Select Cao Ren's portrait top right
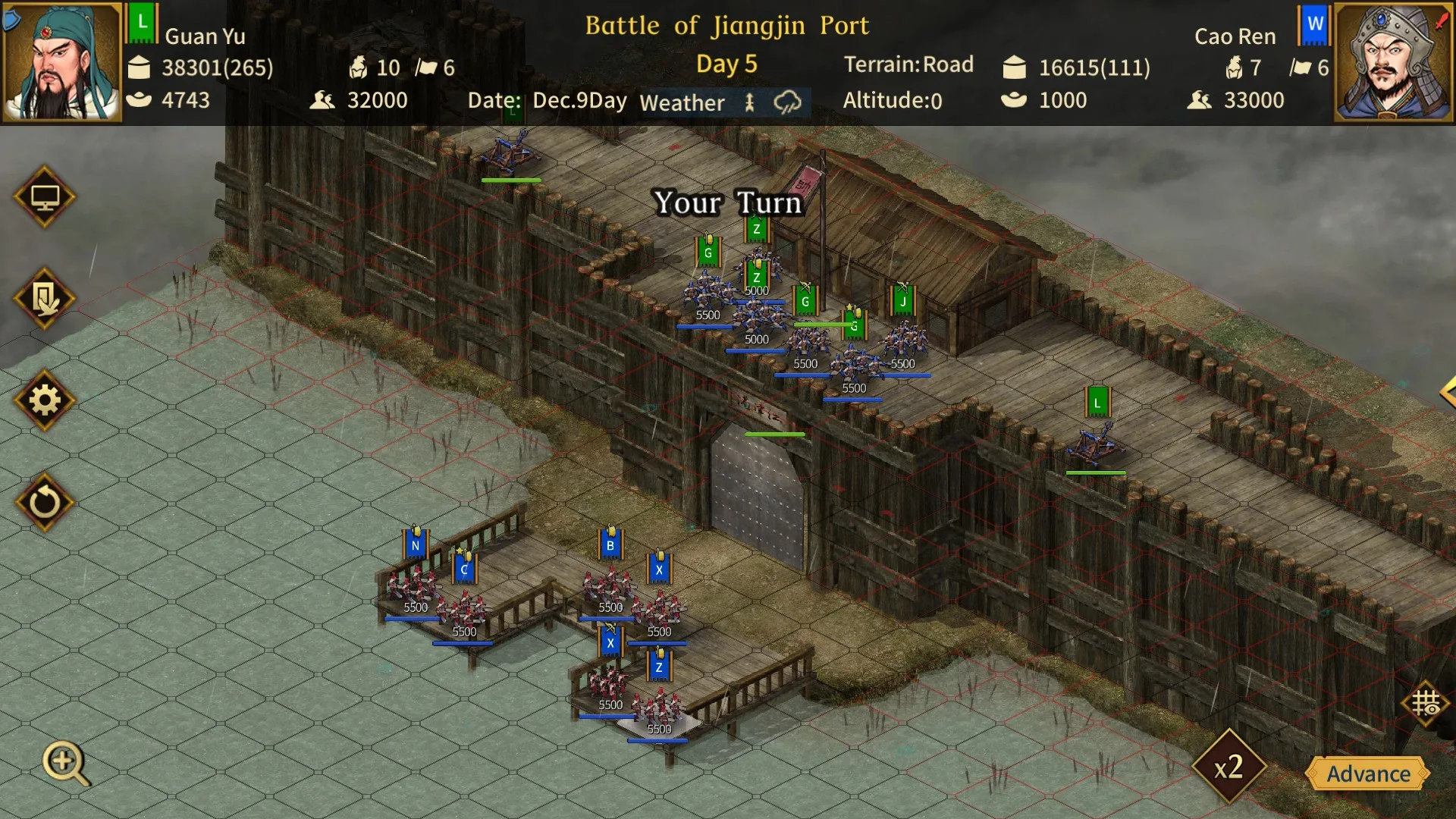The image size is (1456, 819). point(1394,59)
